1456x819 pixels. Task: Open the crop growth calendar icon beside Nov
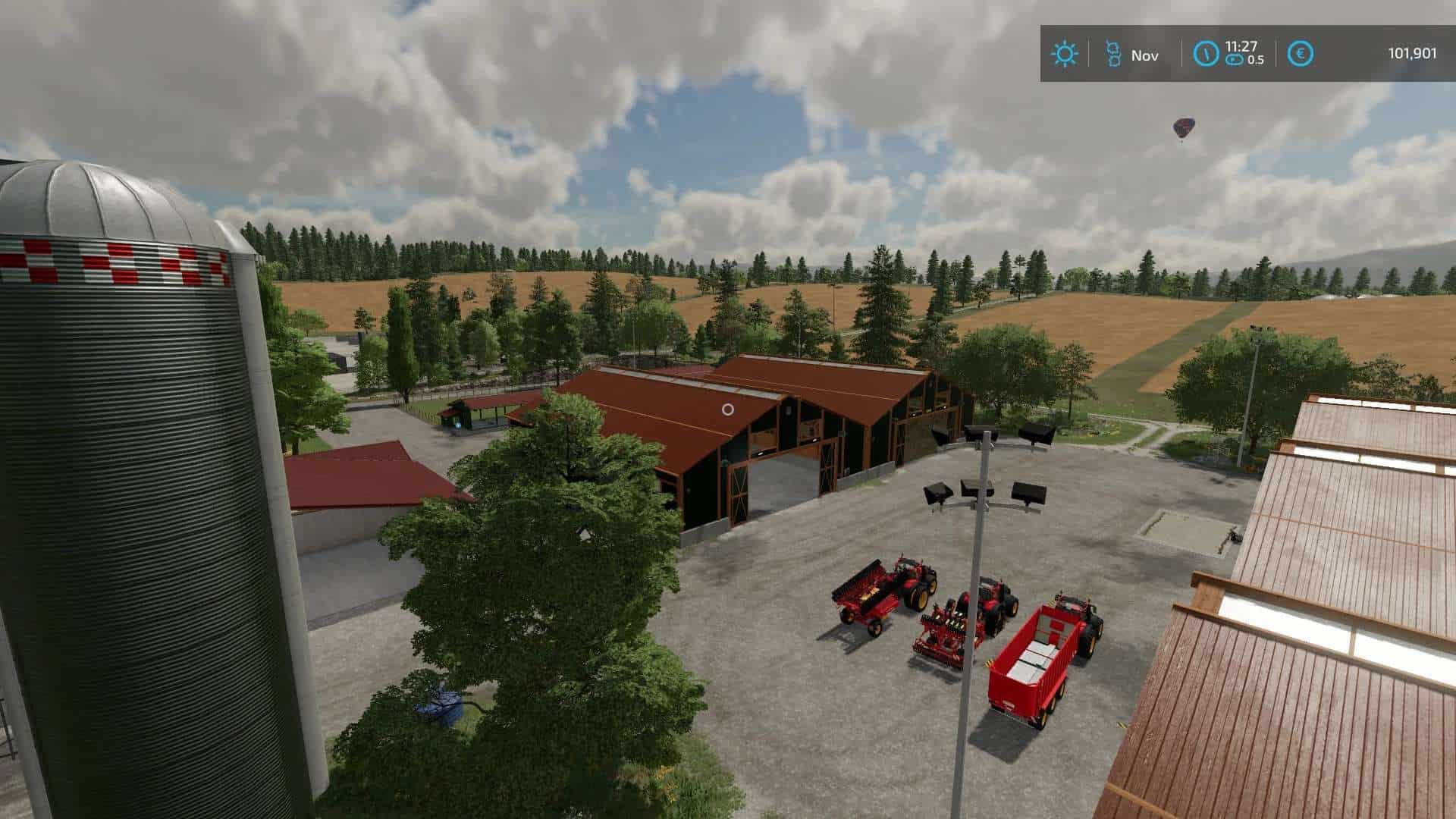(x=1113, y=54)
